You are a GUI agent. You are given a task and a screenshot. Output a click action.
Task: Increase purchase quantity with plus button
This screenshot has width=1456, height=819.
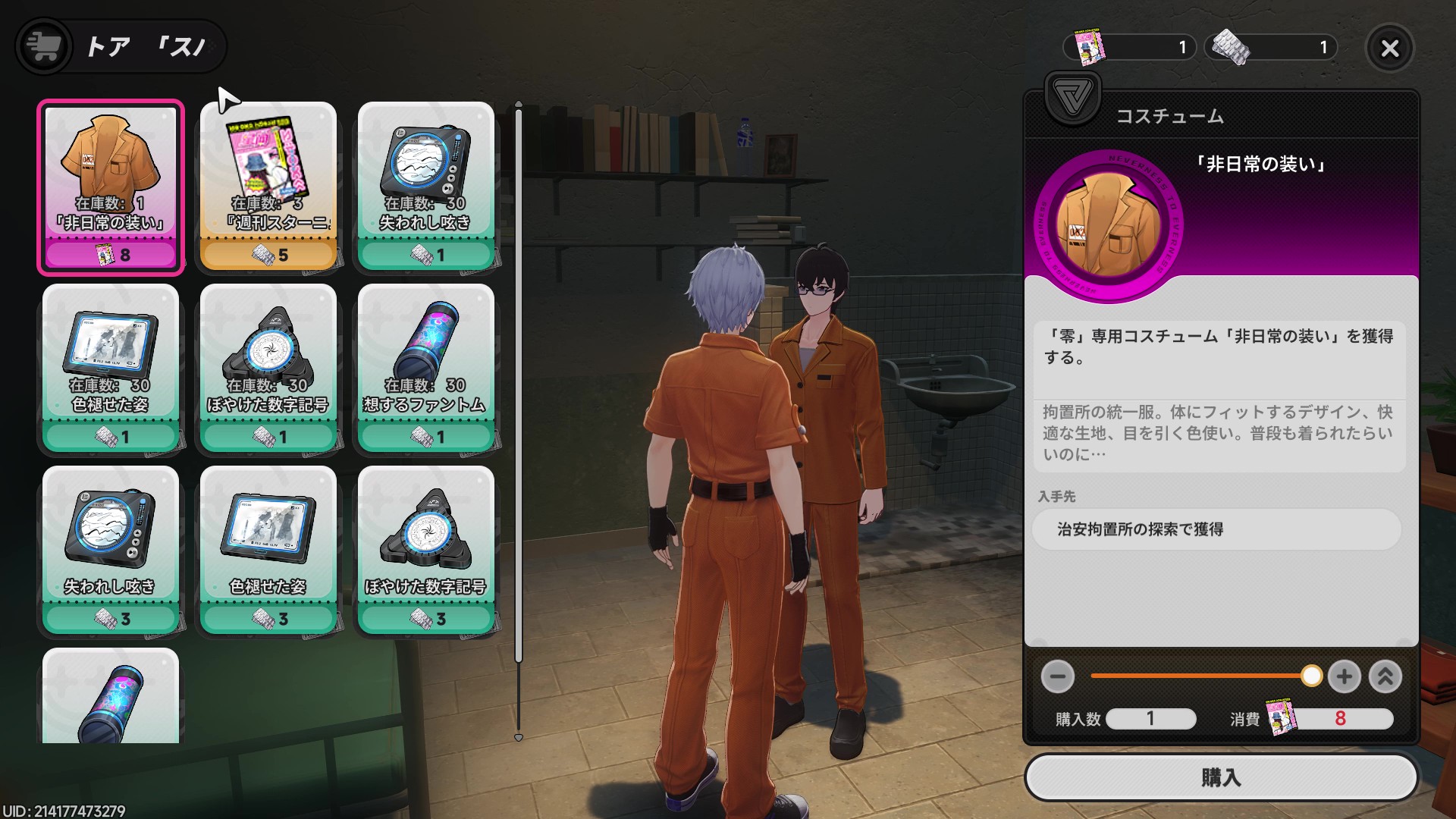(x=1344, y=676)
